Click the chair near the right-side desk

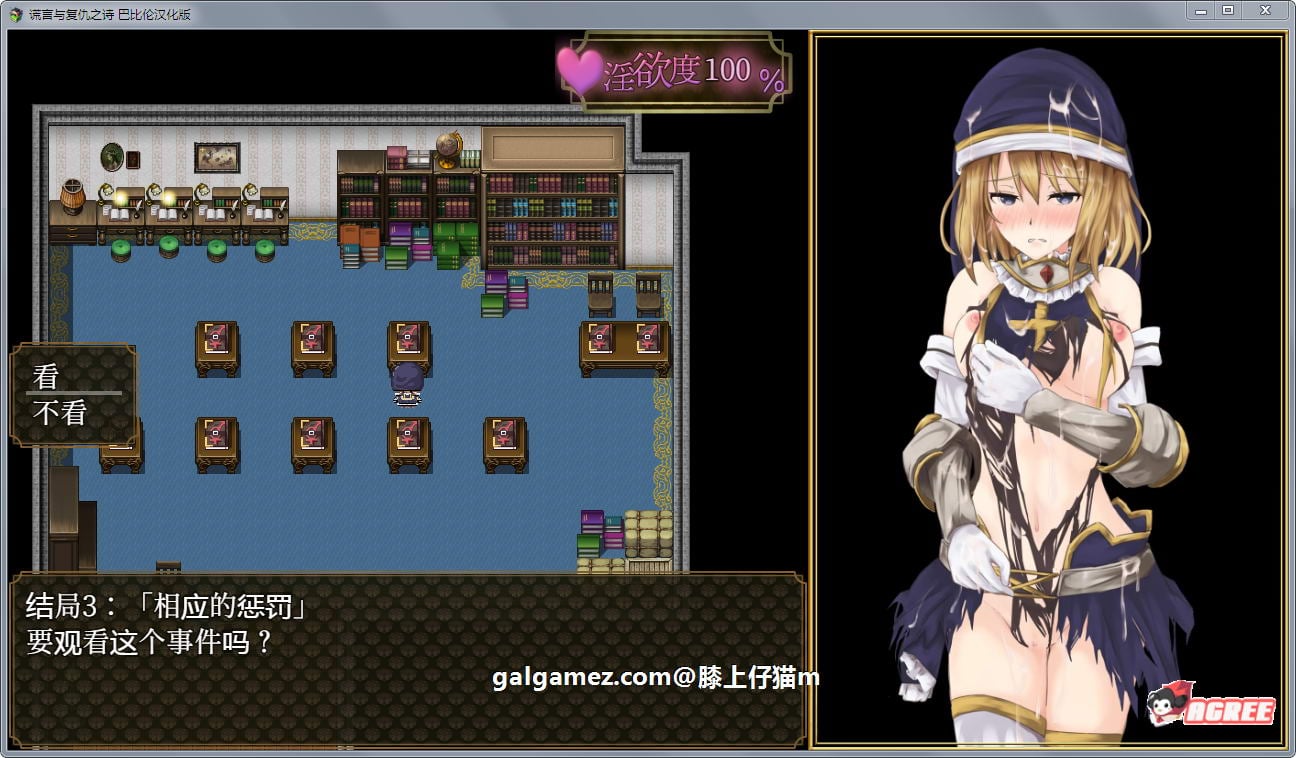click(x=601, y=295)
